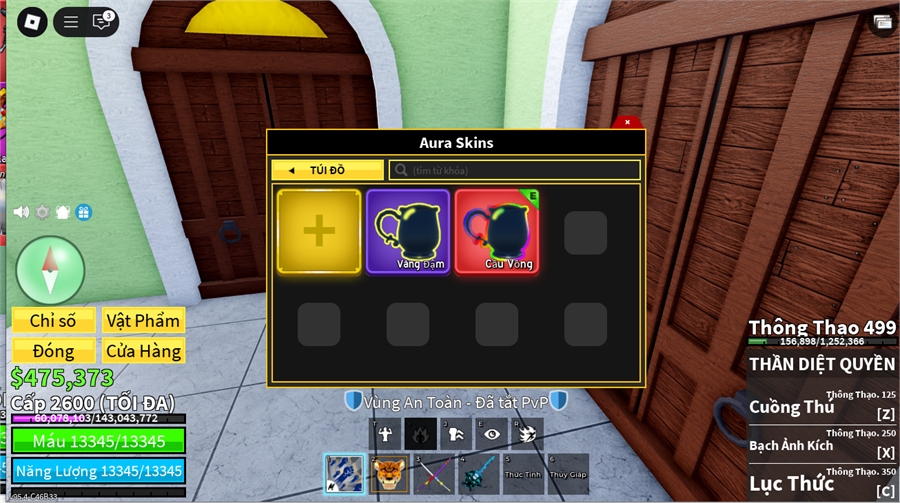This screenshot has width=900, height=503.
Task: Close the Aura Skins window
Action: coord(627,122)
